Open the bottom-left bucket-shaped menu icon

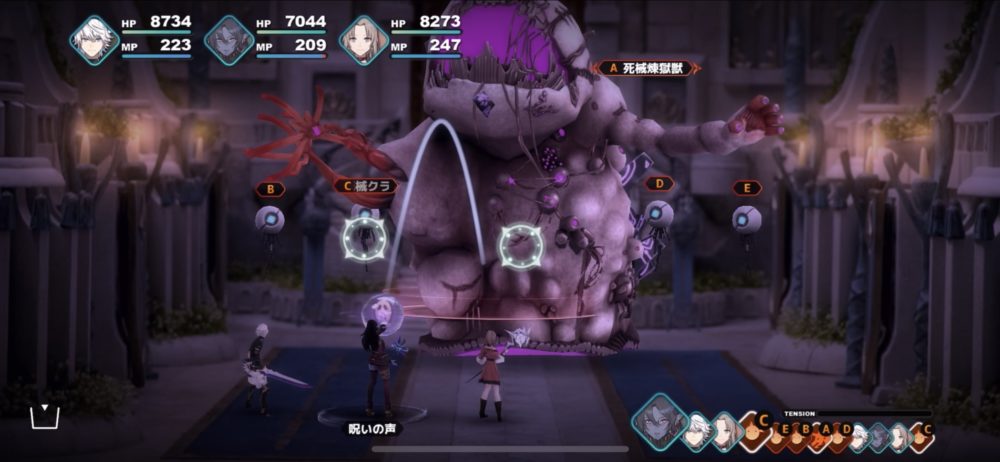tap(45, 416)
